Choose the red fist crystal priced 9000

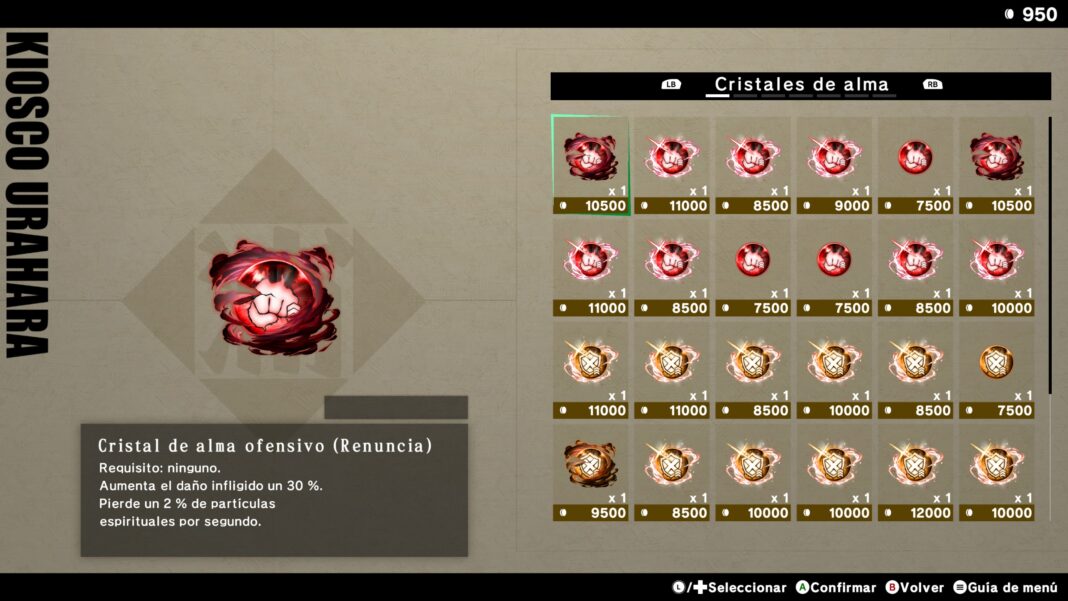click(834, 163)
